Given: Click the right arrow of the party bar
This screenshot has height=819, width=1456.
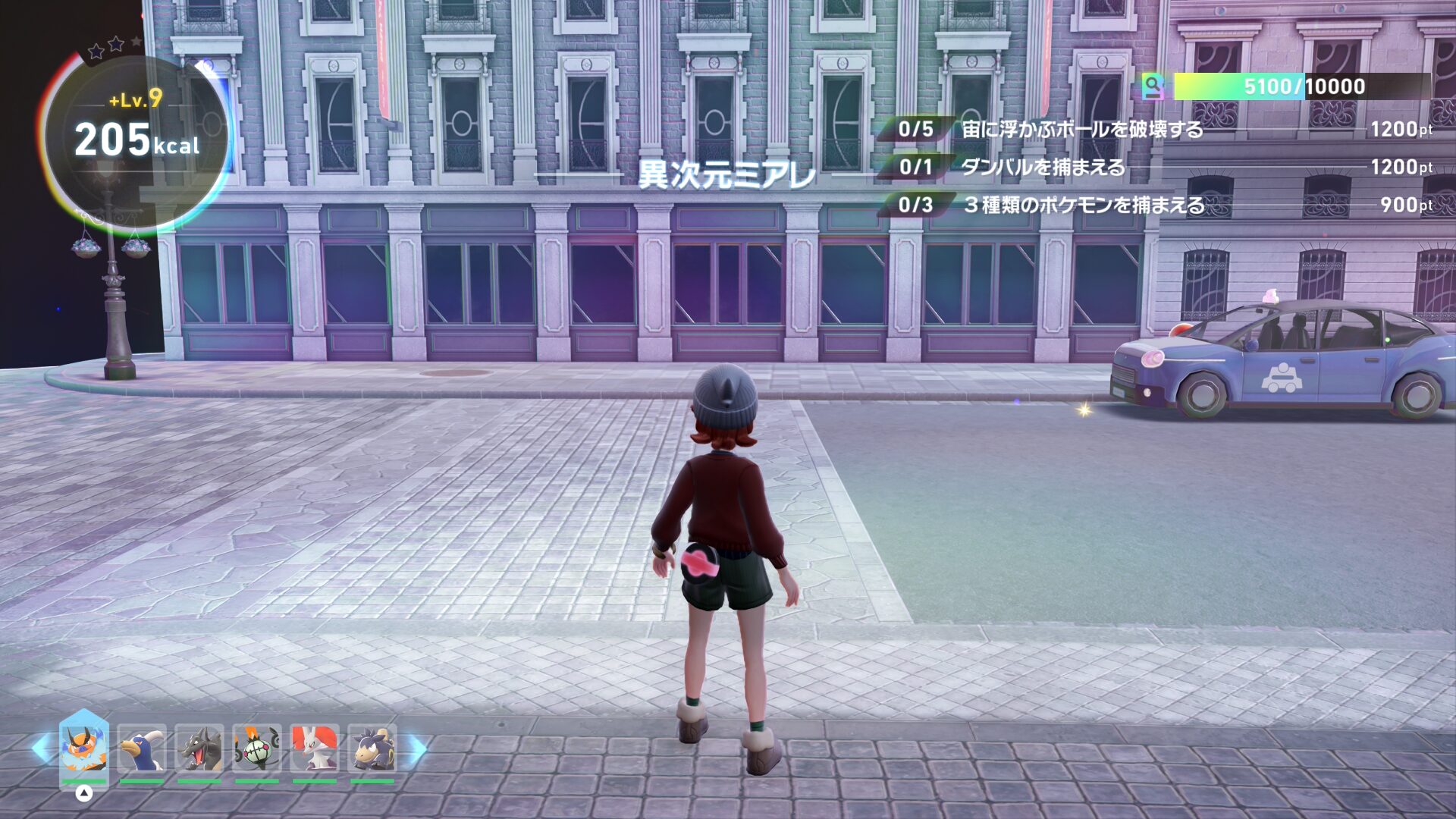Looking at the screenshot, I should tap(418, 748).
